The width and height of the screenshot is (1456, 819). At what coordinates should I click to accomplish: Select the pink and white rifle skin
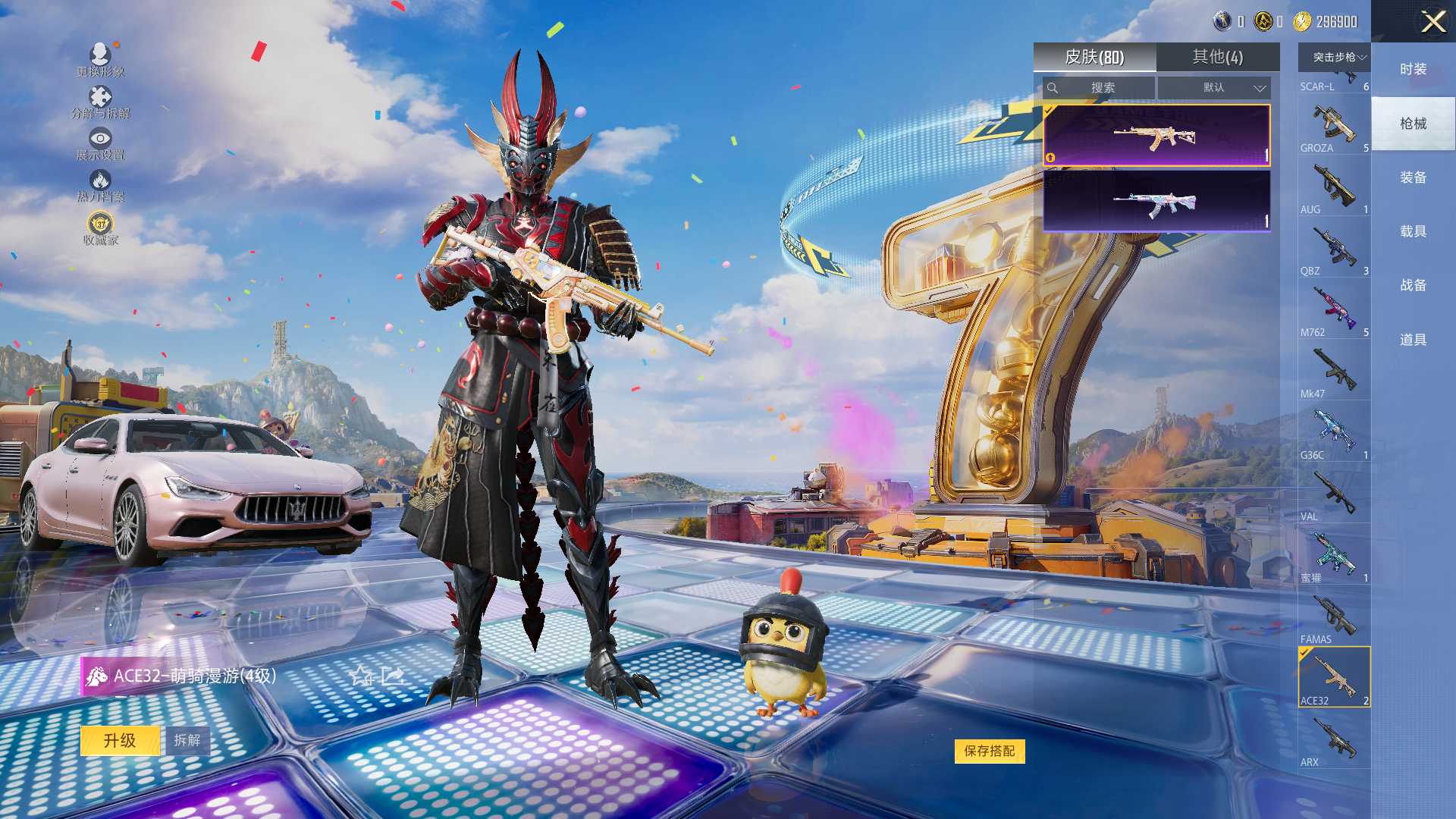[1156, 201]
